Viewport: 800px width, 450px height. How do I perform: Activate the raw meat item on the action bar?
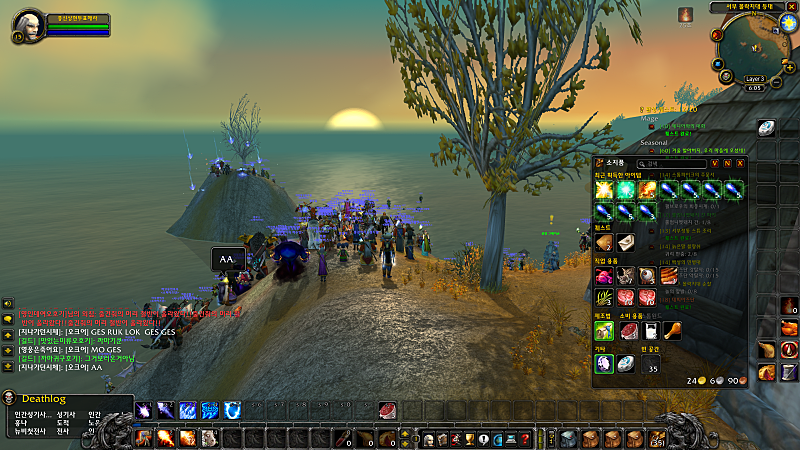coord(387,410)
